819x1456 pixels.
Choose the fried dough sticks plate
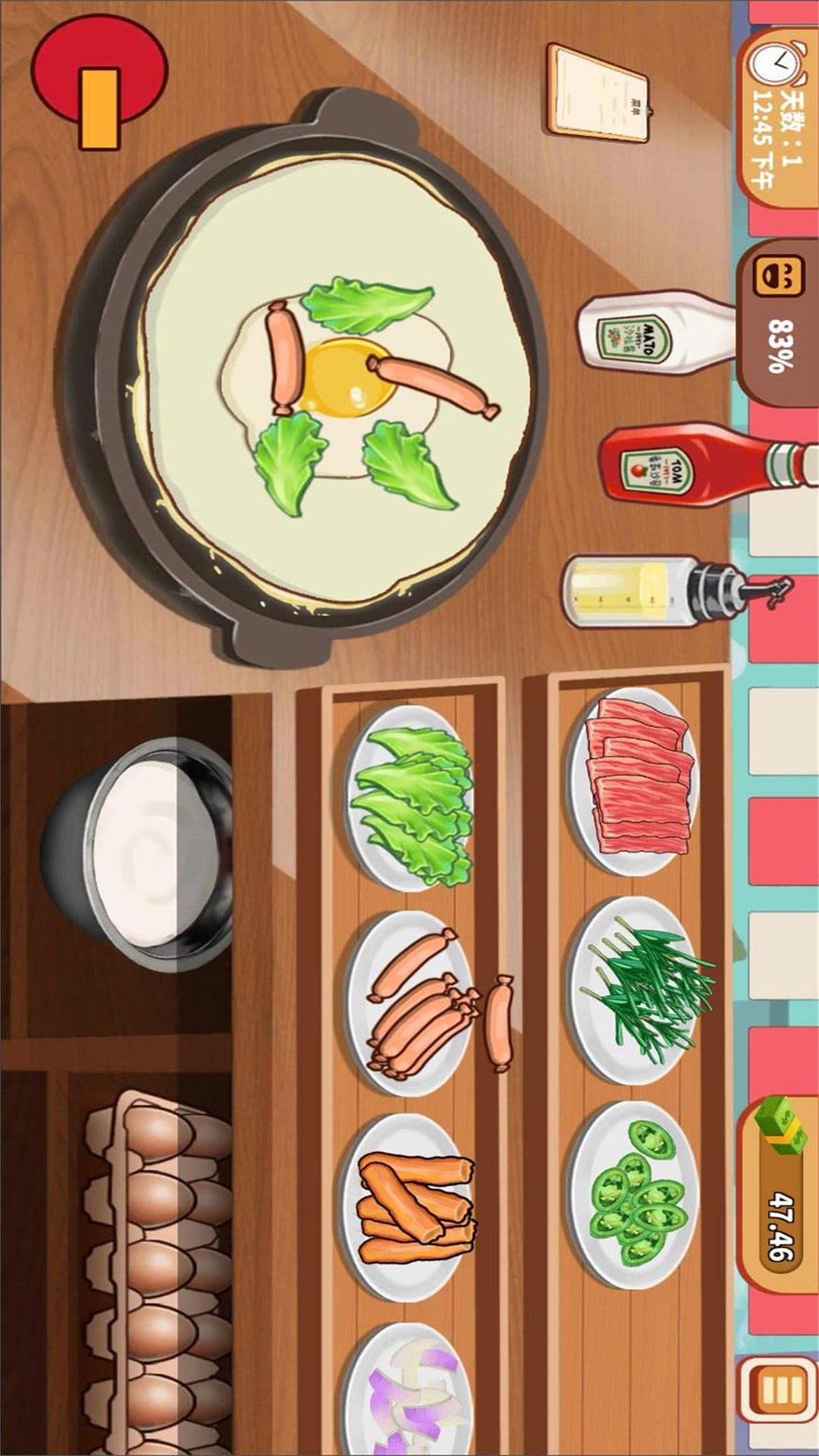pyautogui.click(x=413, y=1207)
